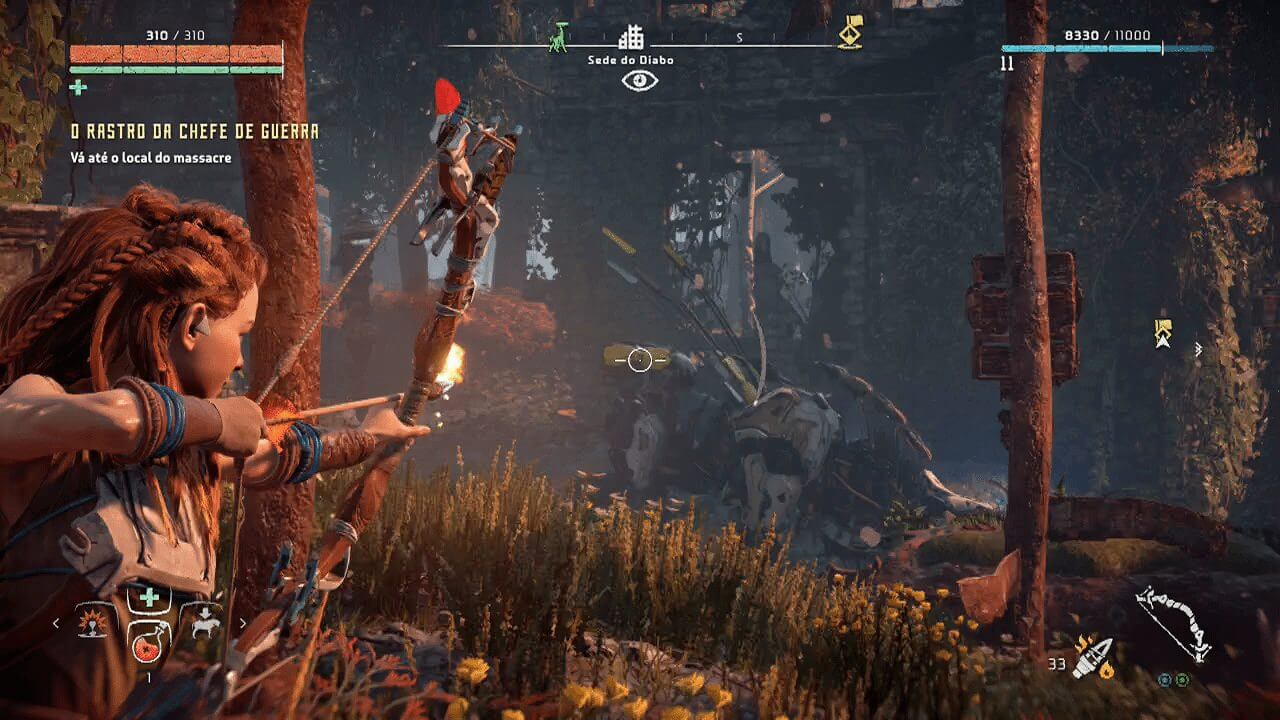This screenshot has width=1280, height=720.
Task: Click the yellow quest waypoint marker
Action: coord(1162,333)
